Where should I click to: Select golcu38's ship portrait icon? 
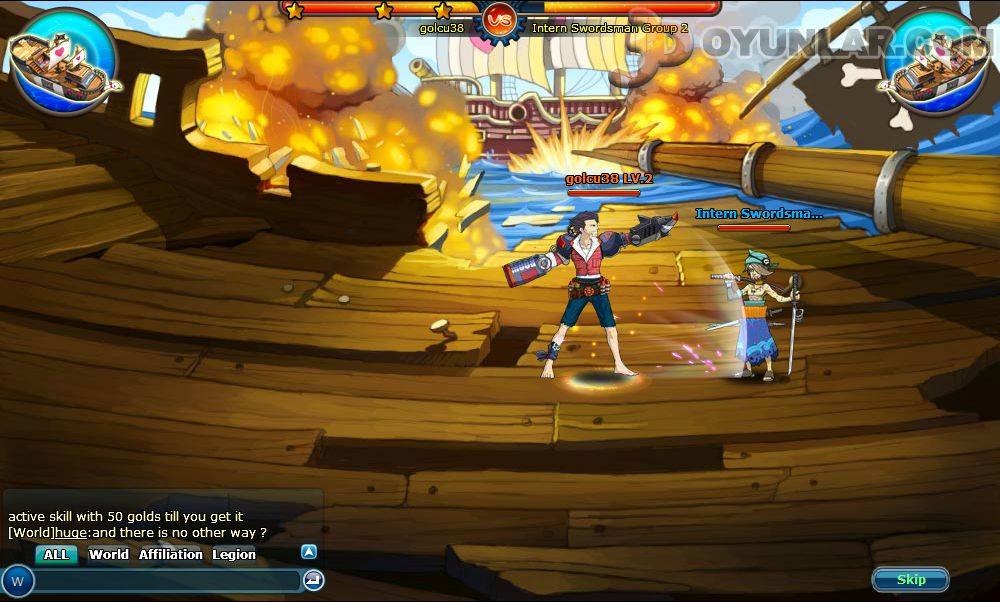pos(62,61)
